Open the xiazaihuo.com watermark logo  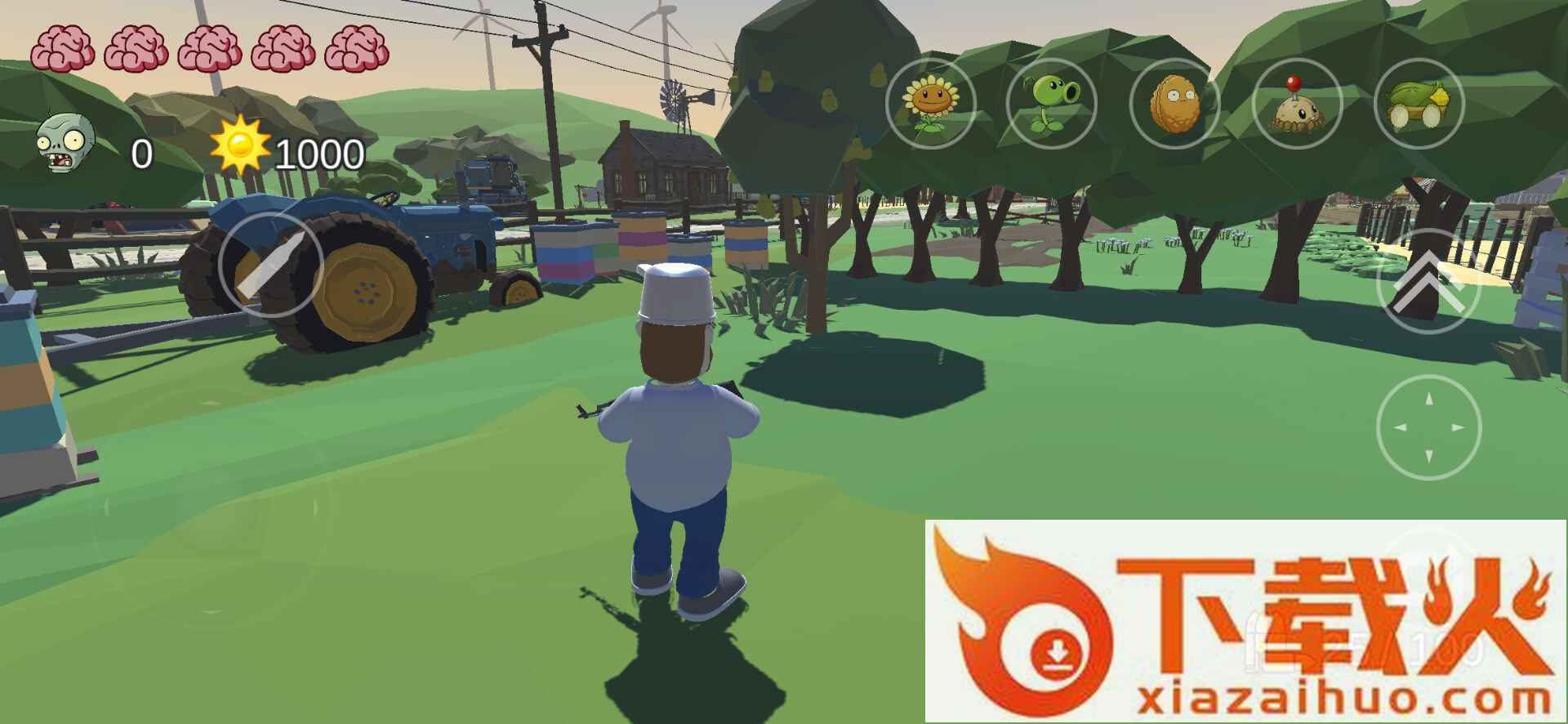1245,621
